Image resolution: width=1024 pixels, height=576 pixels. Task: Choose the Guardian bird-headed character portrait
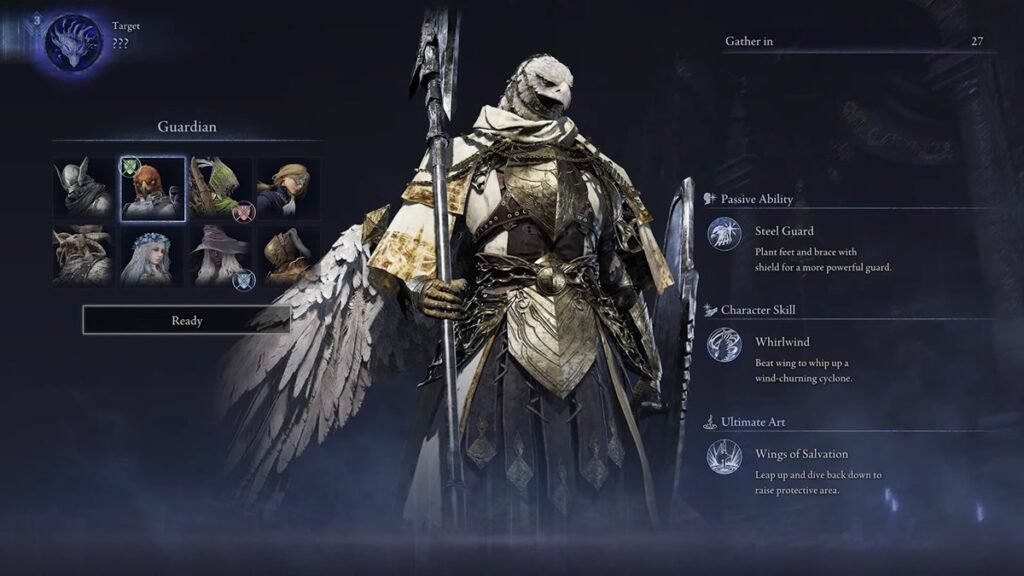pos(152,188)
